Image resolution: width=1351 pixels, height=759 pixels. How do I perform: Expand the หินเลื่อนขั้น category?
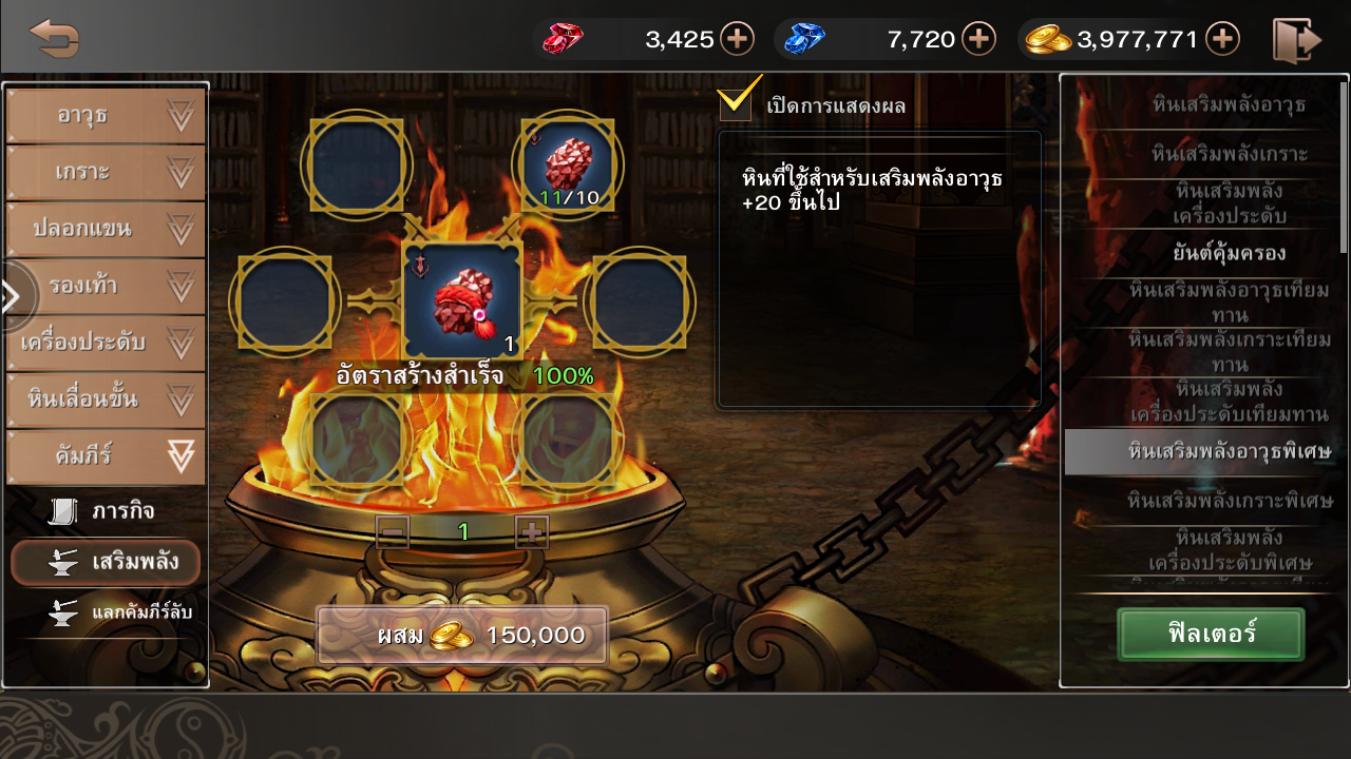tap(106, 399)
